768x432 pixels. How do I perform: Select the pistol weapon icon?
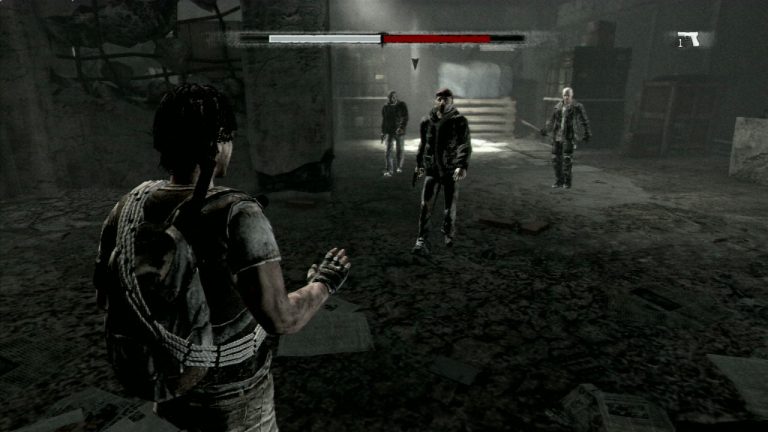tap(689, 40)
